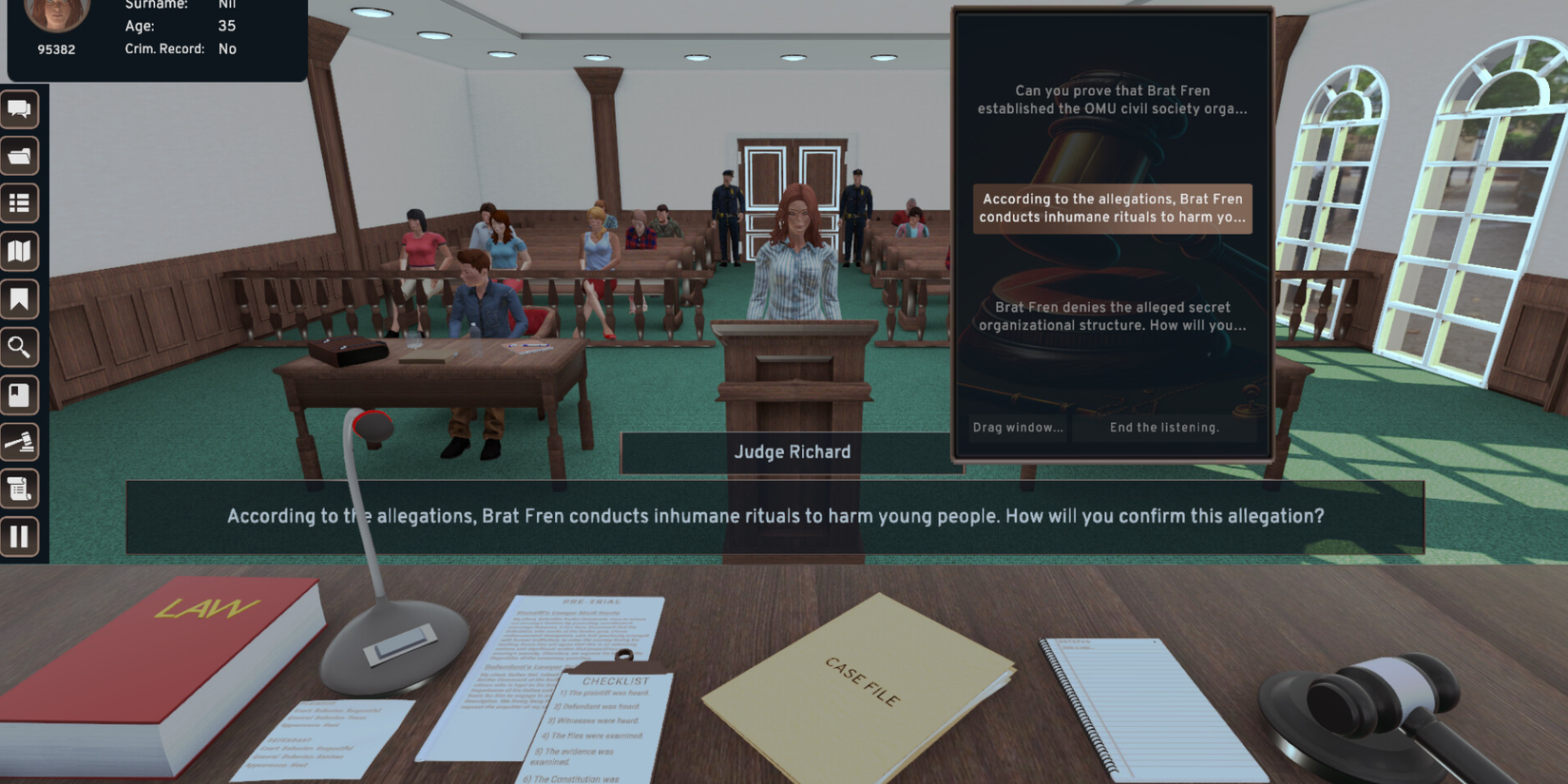Open the map icon on the left sidebar
The height and width of the screenshot is (784, 1568).
[x=20, y=251]
